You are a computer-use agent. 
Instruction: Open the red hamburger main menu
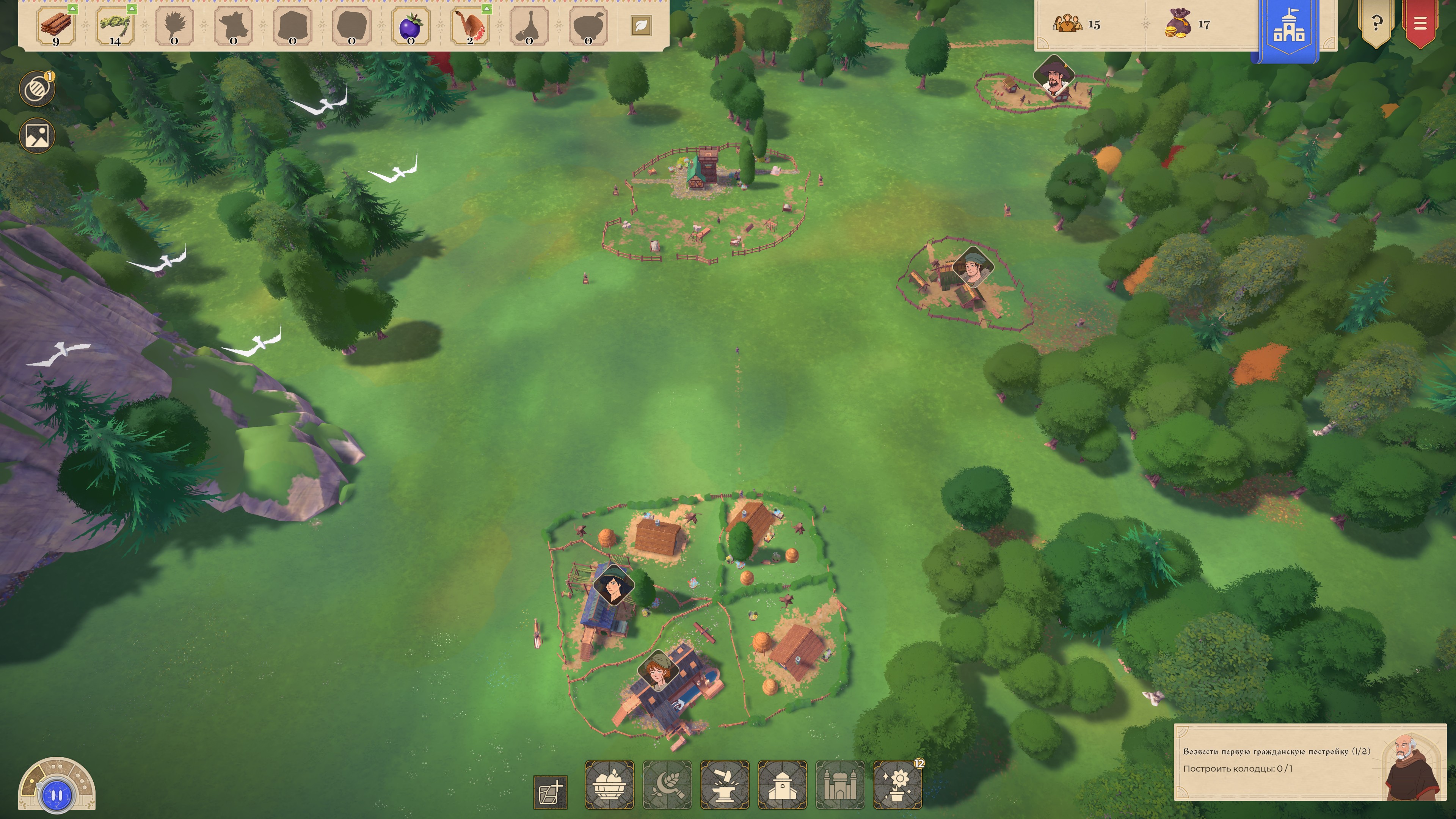pyautogui.click(x=1419, y=24)
